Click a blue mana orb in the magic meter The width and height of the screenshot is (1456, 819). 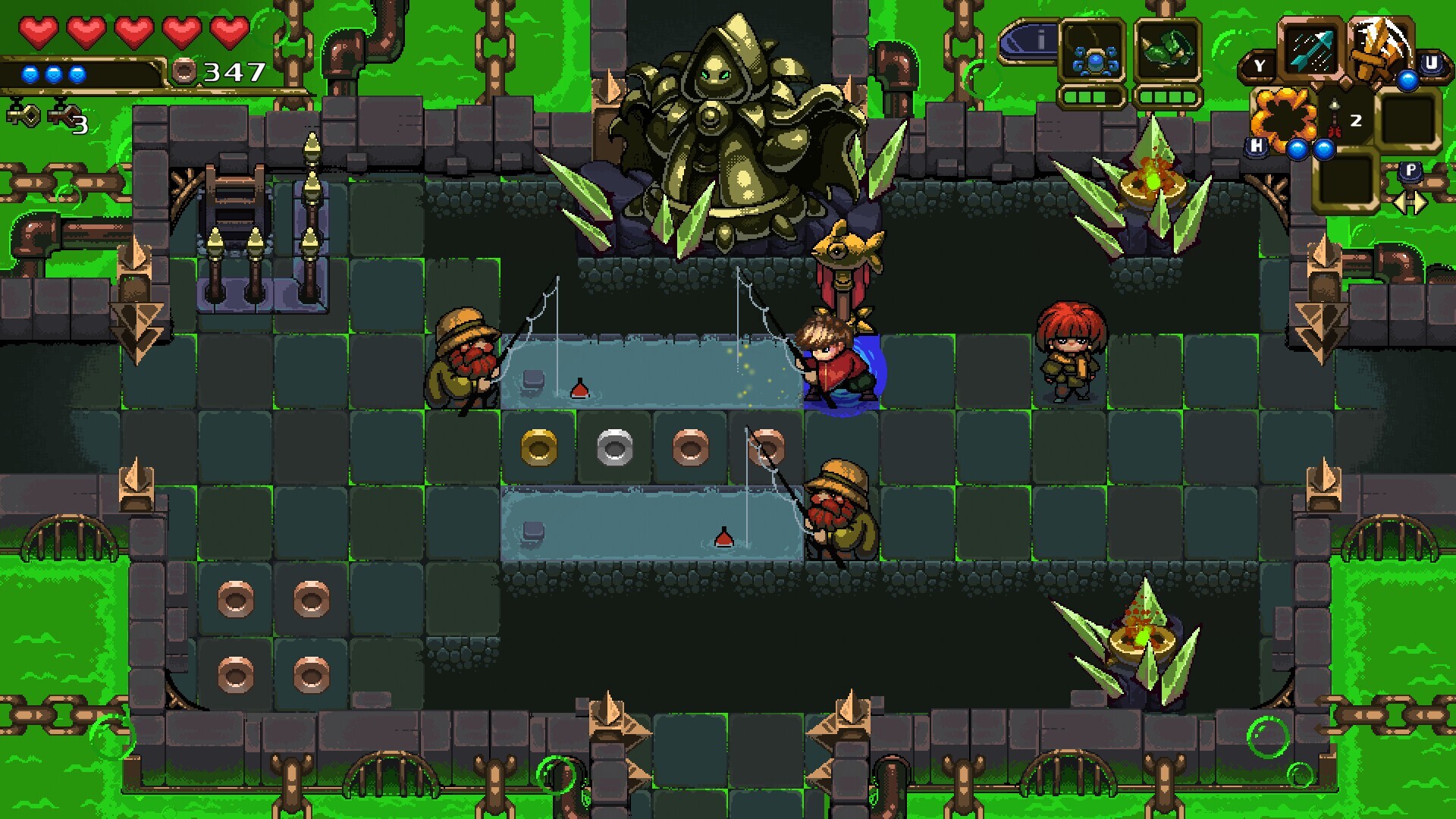[x=30, y=74]
